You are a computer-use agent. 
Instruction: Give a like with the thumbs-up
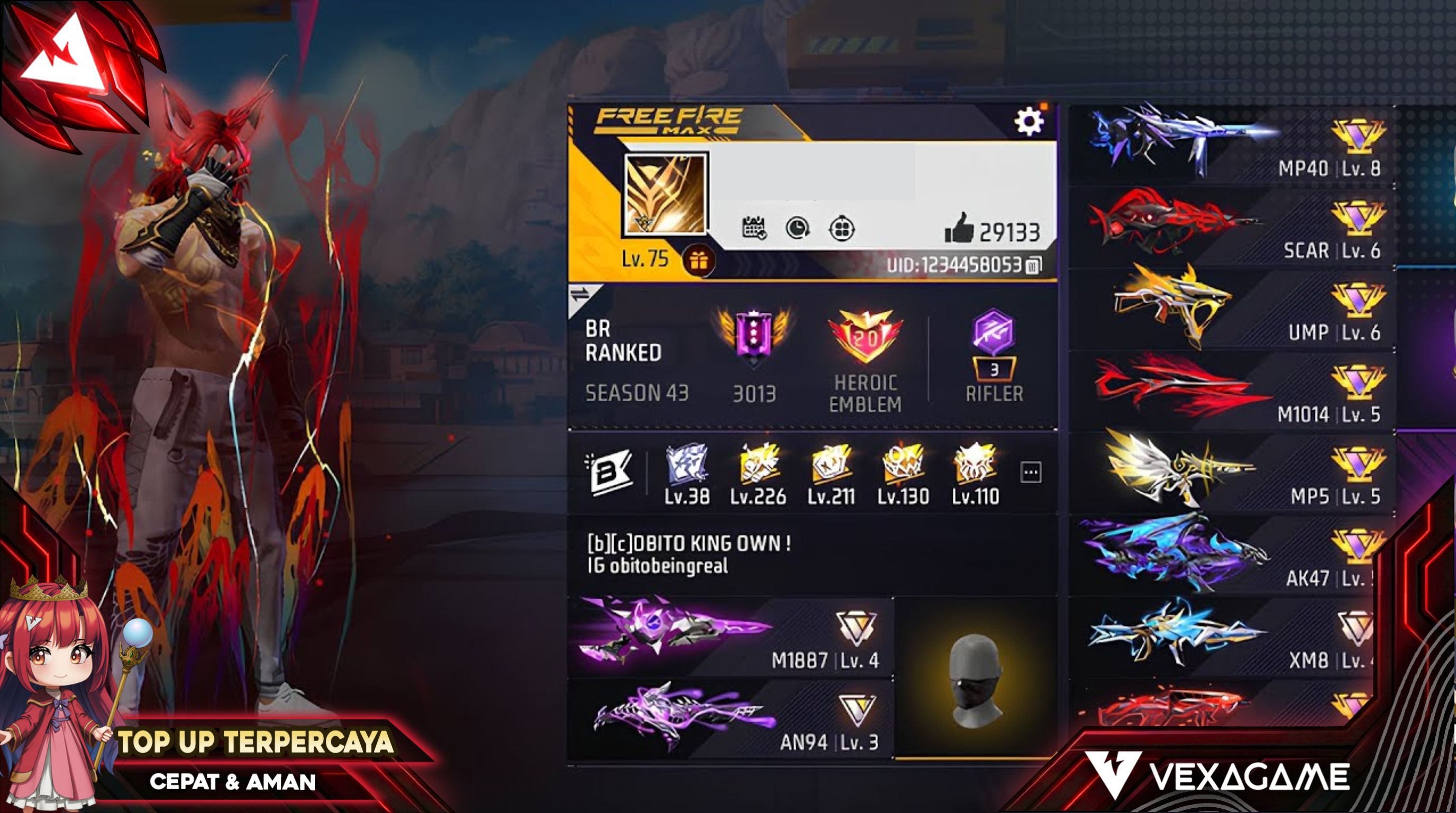(959, 229)
